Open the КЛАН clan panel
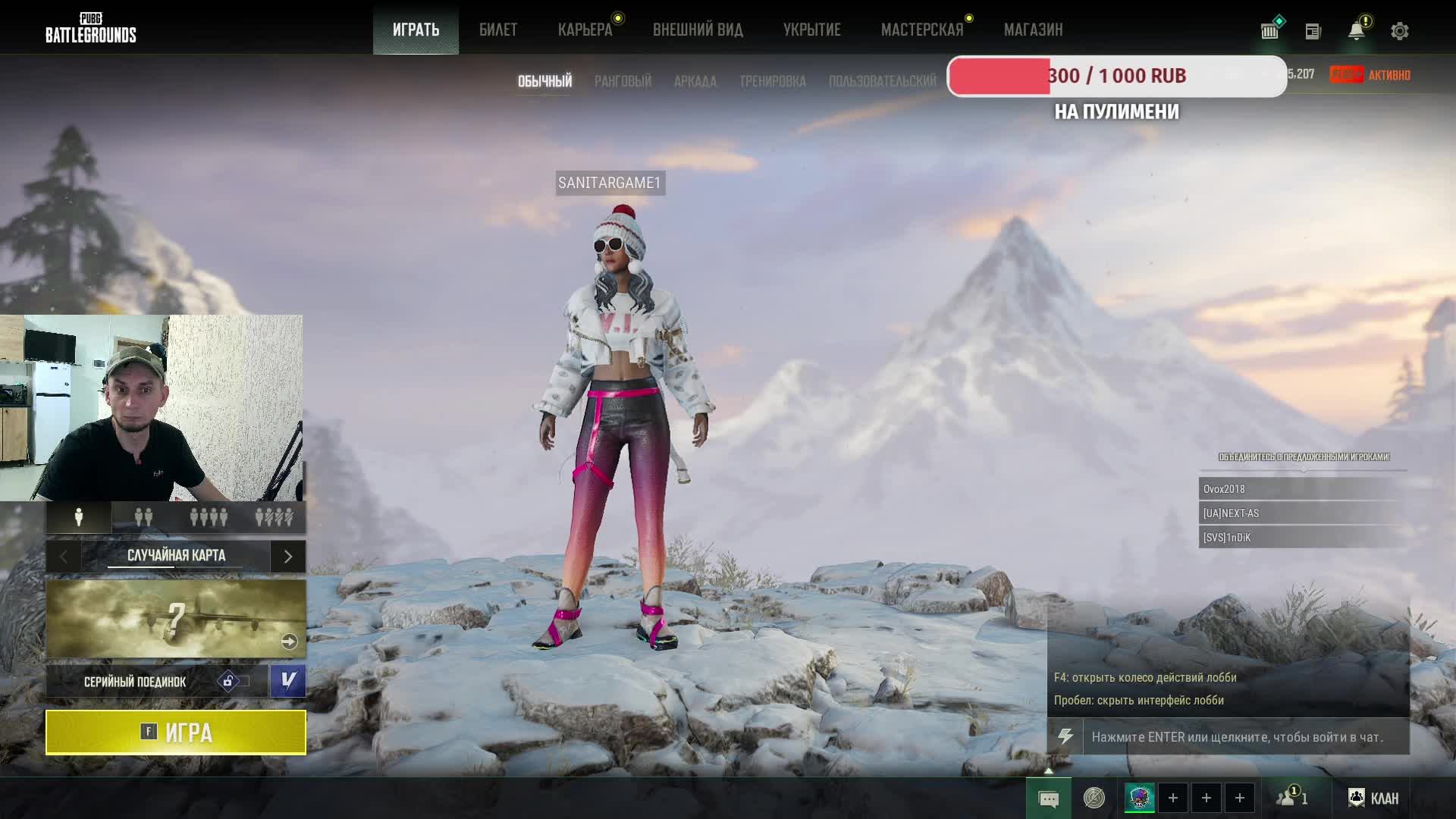 click(x=1373, y=798)
